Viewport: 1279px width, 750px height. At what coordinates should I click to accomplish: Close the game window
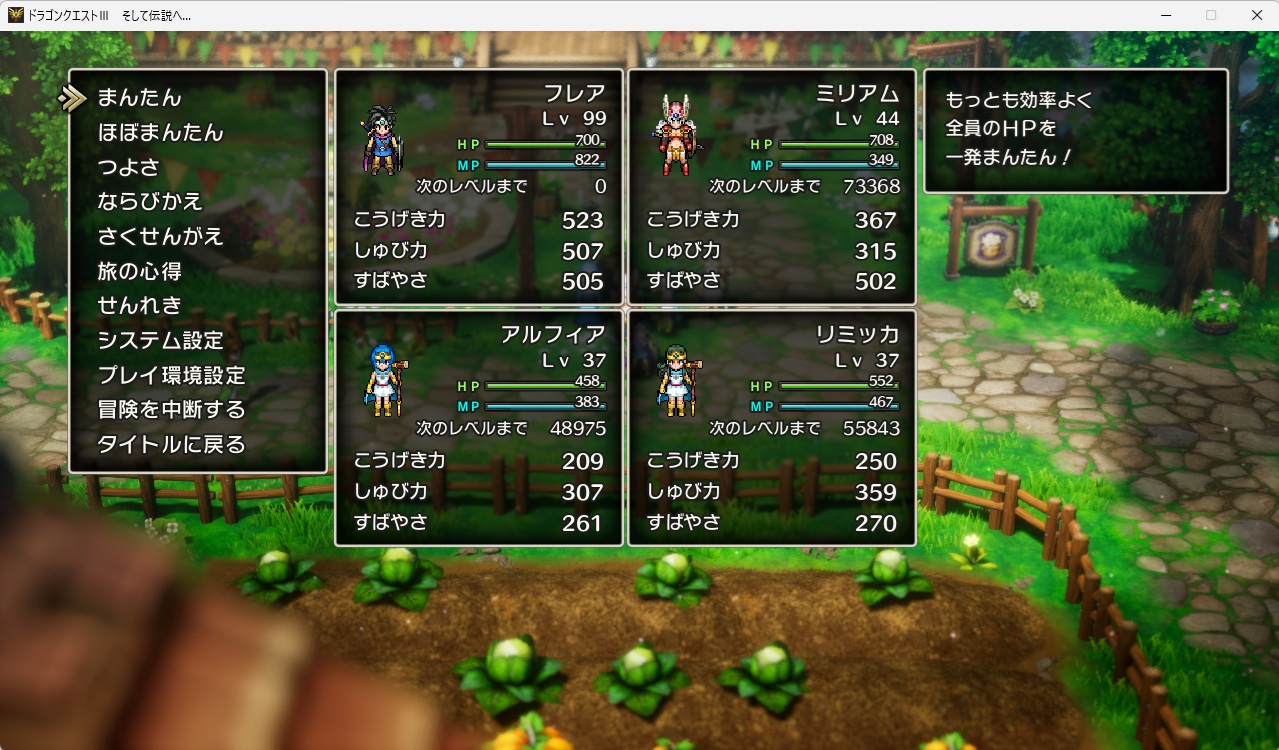pyautogui.click(x=1256, y=15)
